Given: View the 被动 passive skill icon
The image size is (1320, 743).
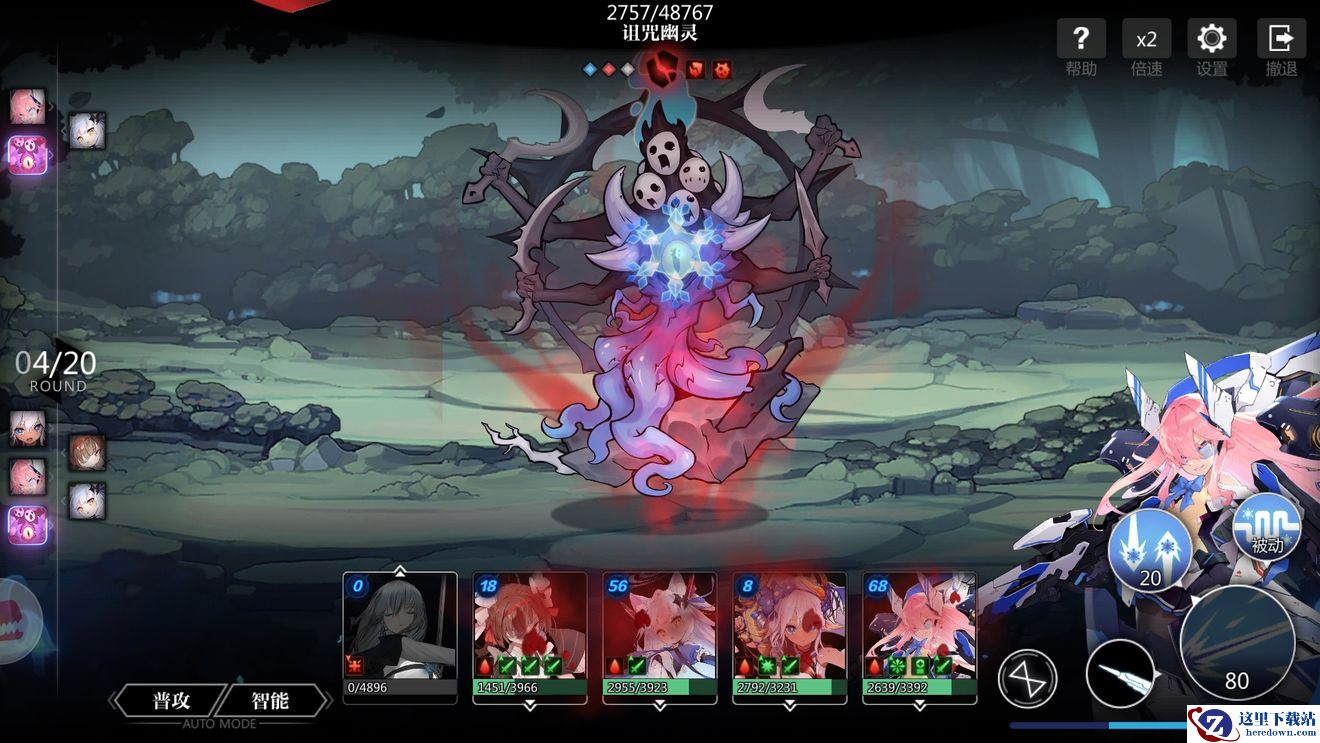Looking at the screenshot, I should (x=1267, y=527).
